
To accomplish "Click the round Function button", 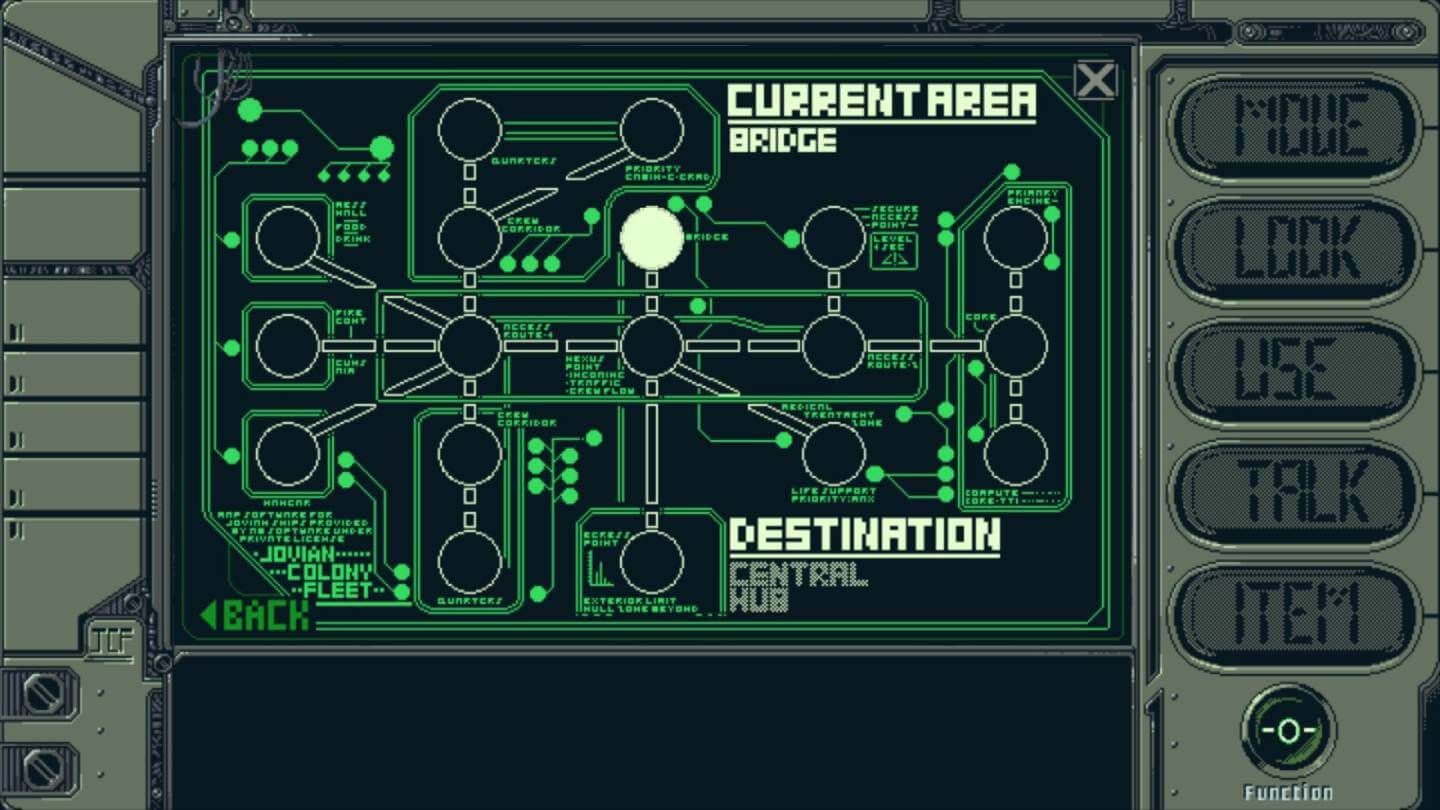I will [x=1288, y=731].
